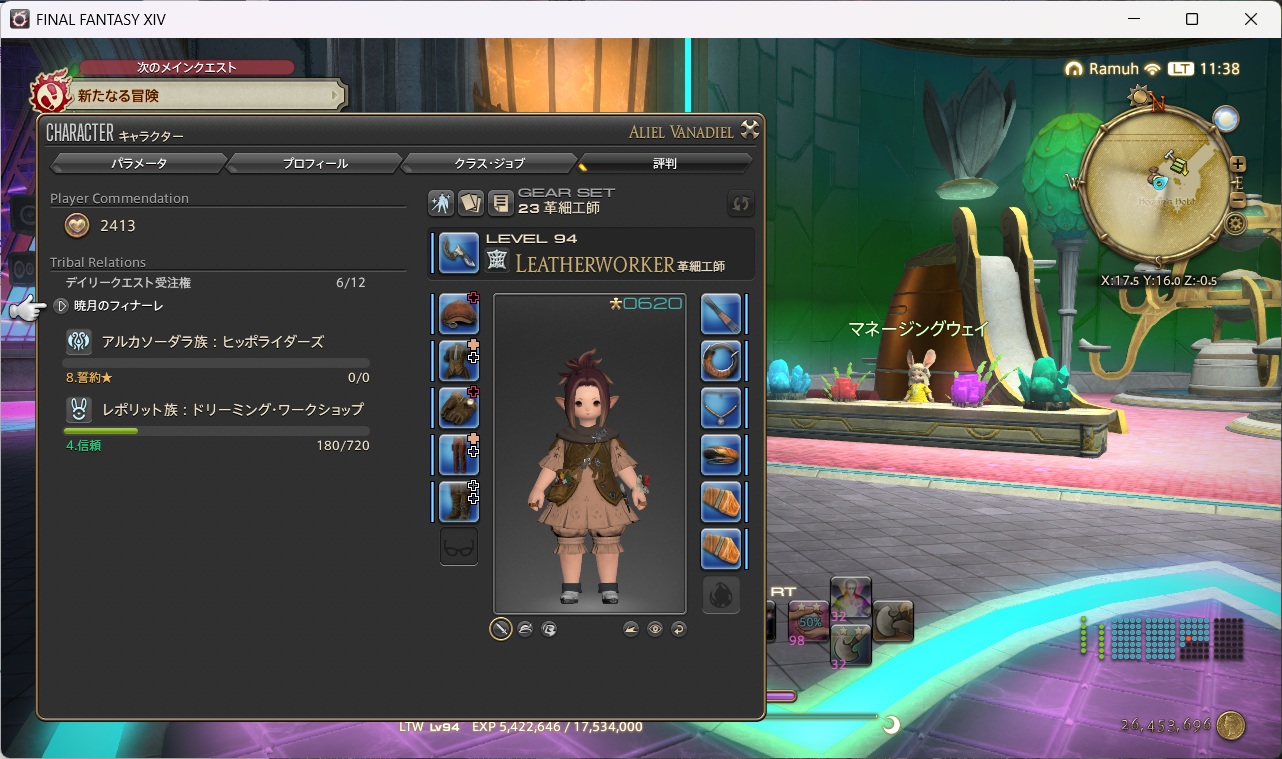Click the Leatherworker head knife weapon icon

click(x=457, y=253)
